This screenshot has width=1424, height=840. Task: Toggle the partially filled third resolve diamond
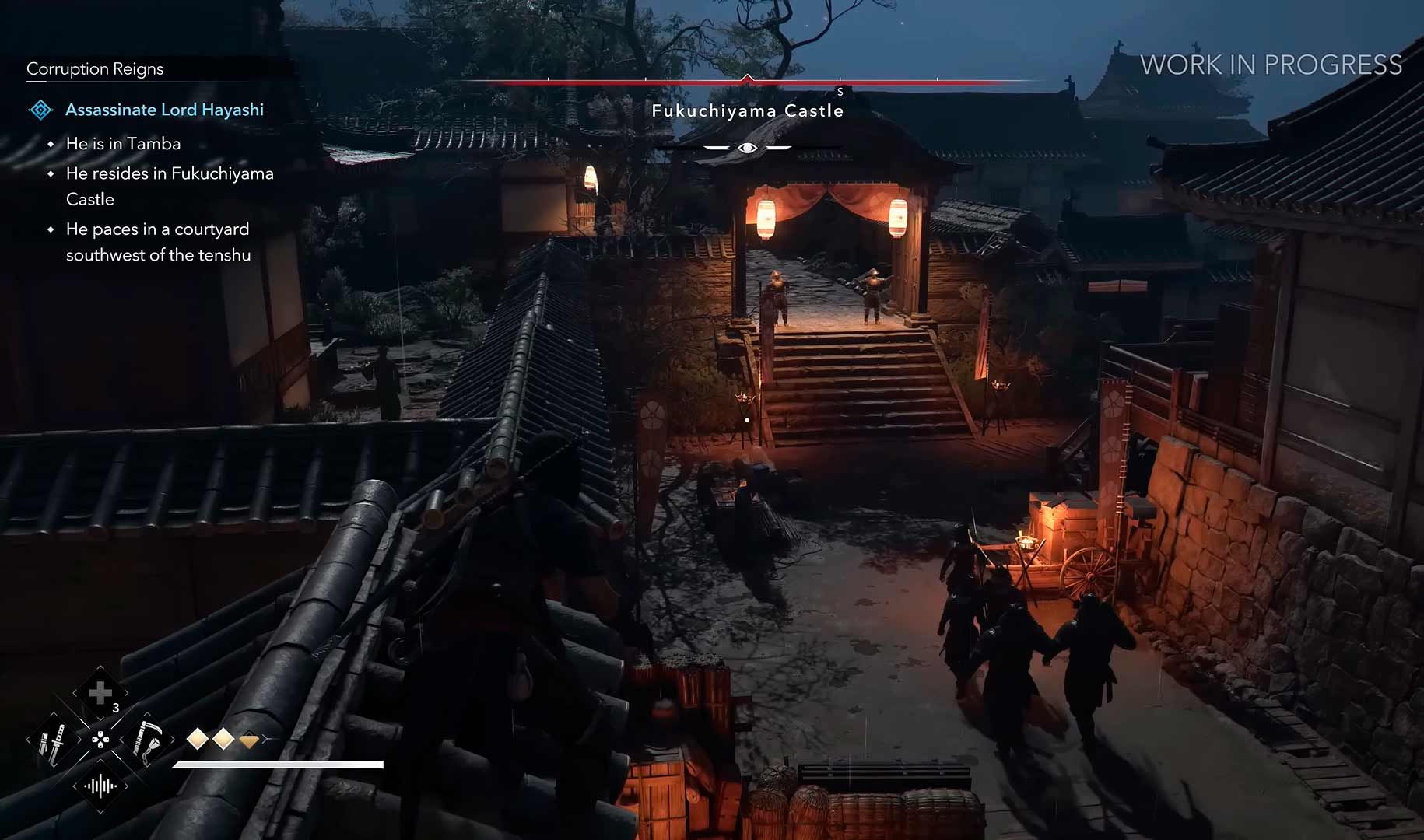click(x=250, y=740)
